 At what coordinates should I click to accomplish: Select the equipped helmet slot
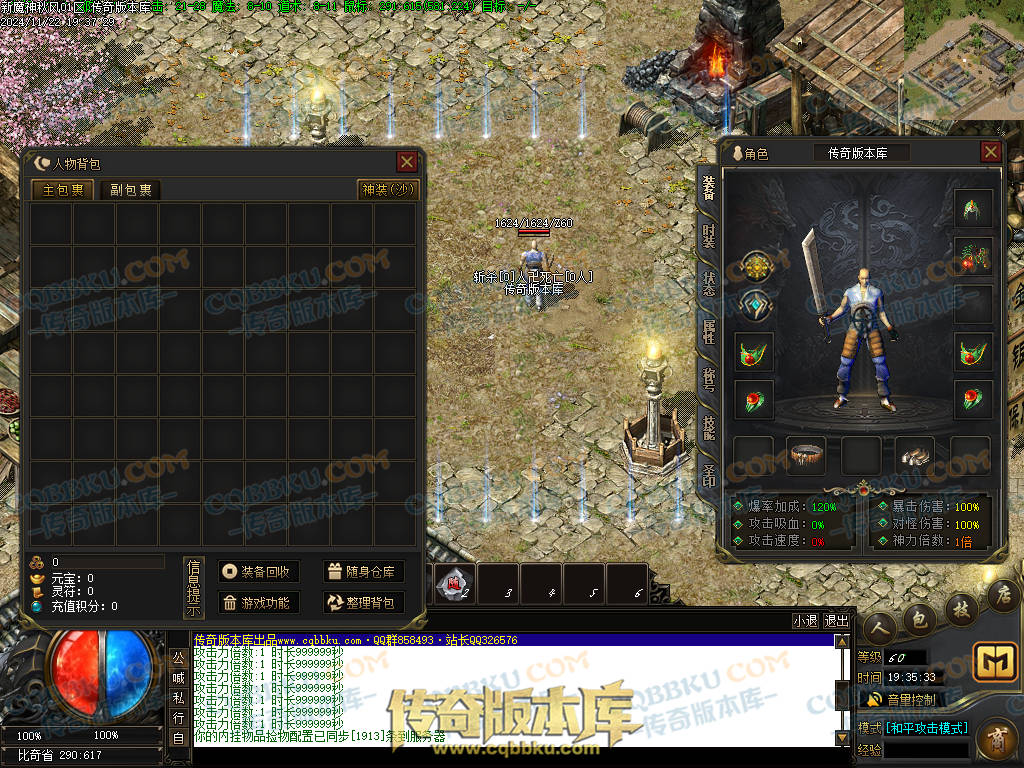(973, 208)
